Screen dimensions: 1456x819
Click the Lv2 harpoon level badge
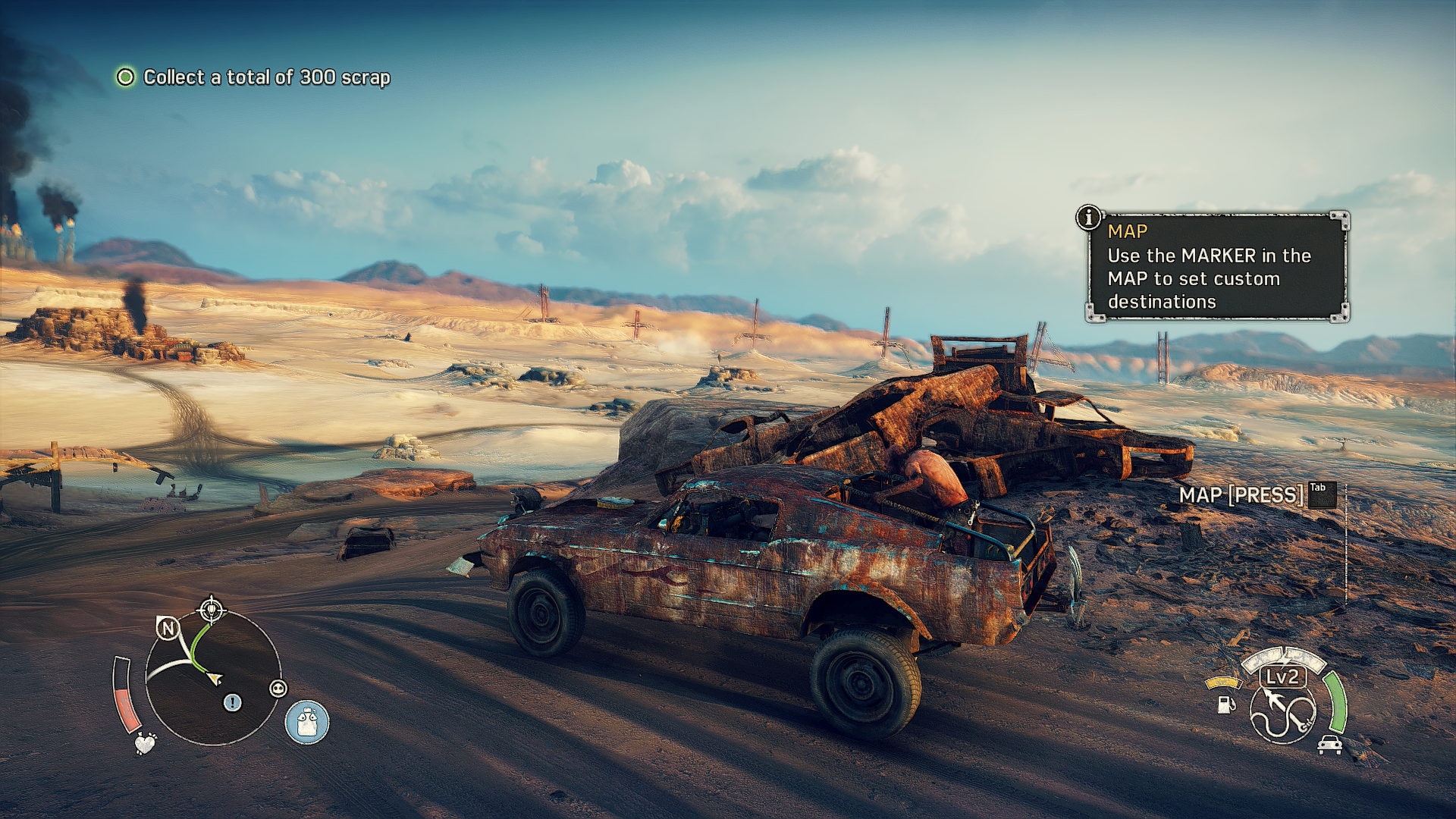(1282, 676)
